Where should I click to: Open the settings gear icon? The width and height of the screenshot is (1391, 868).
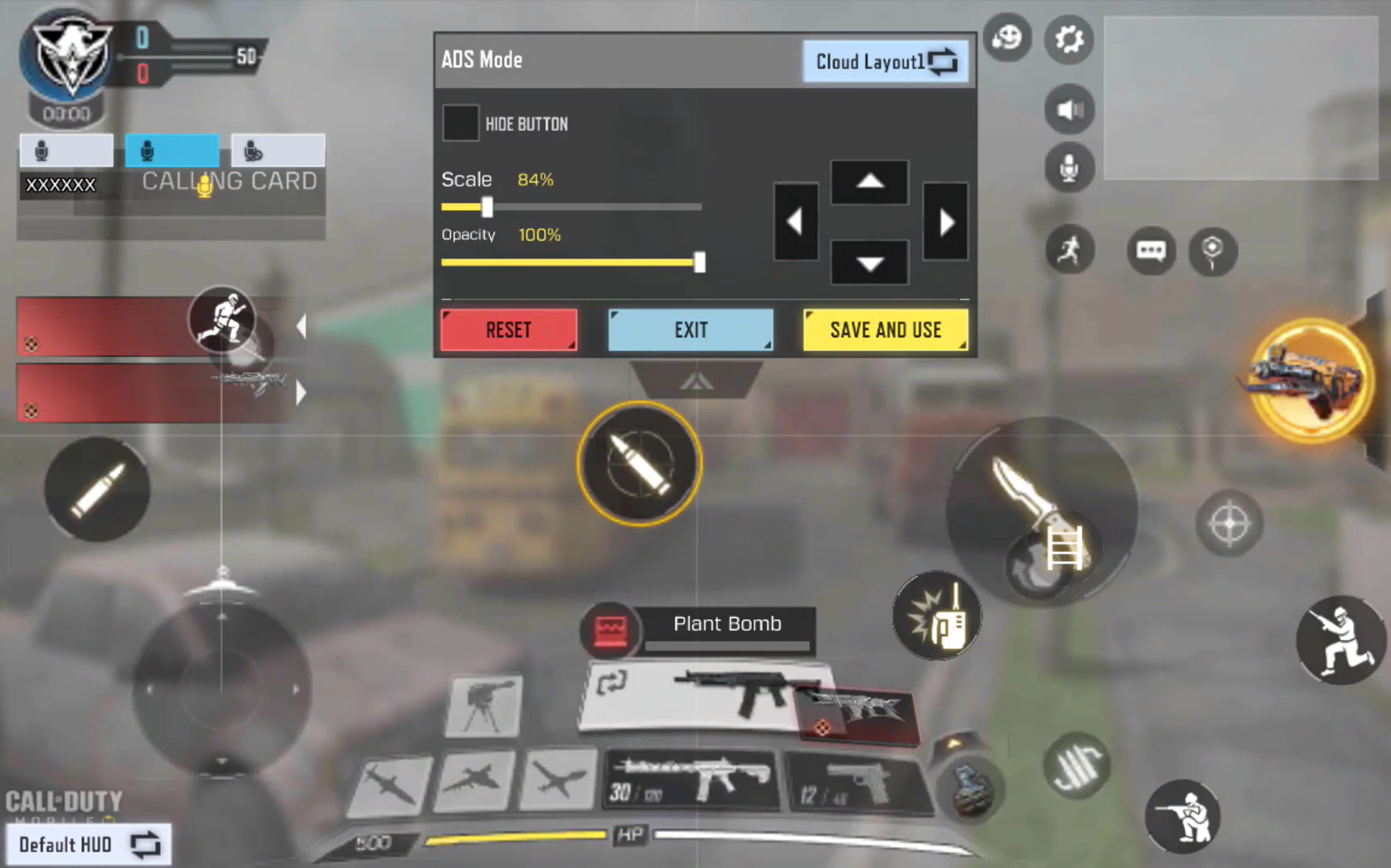tap(1068, 39)
